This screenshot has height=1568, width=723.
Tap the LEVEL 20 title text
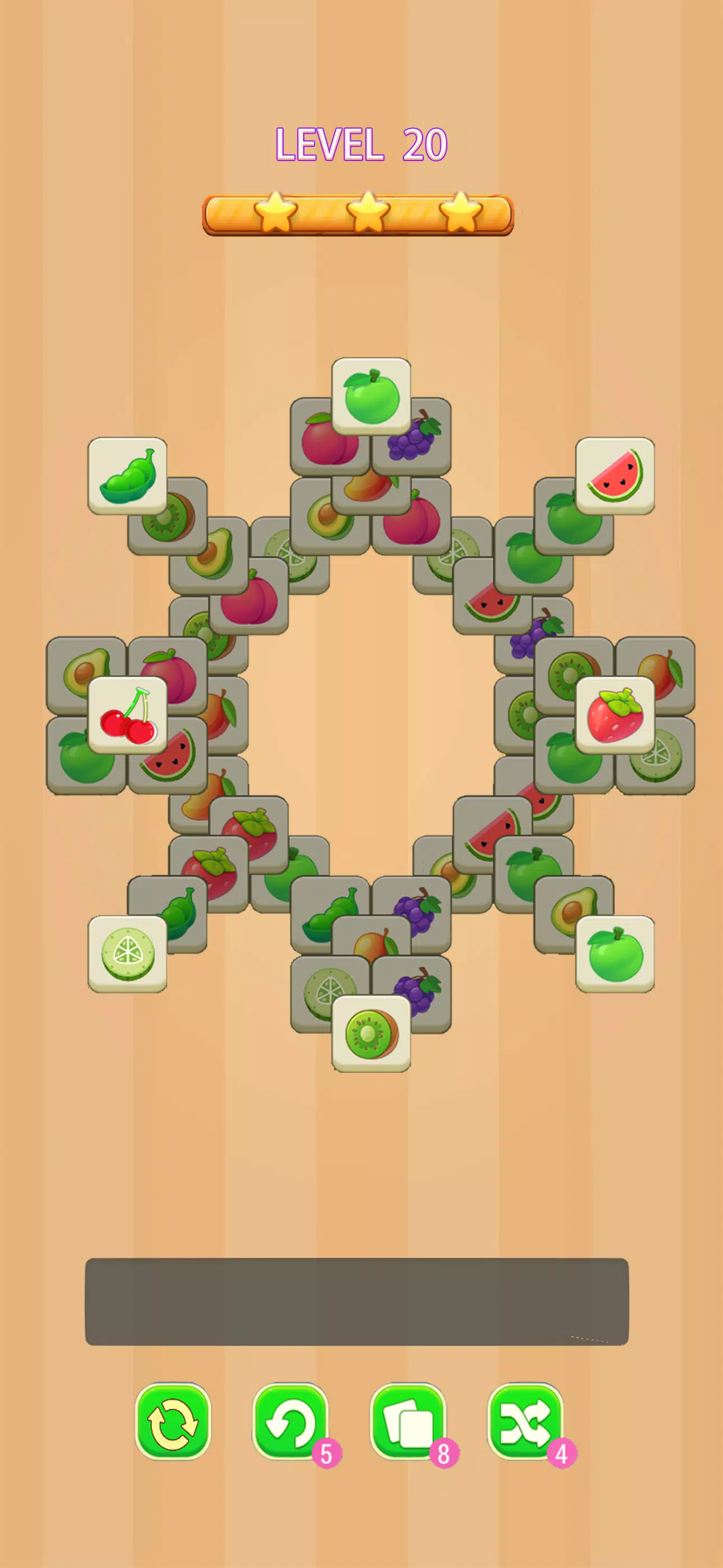pyautogui.click(x=361, y=144)
